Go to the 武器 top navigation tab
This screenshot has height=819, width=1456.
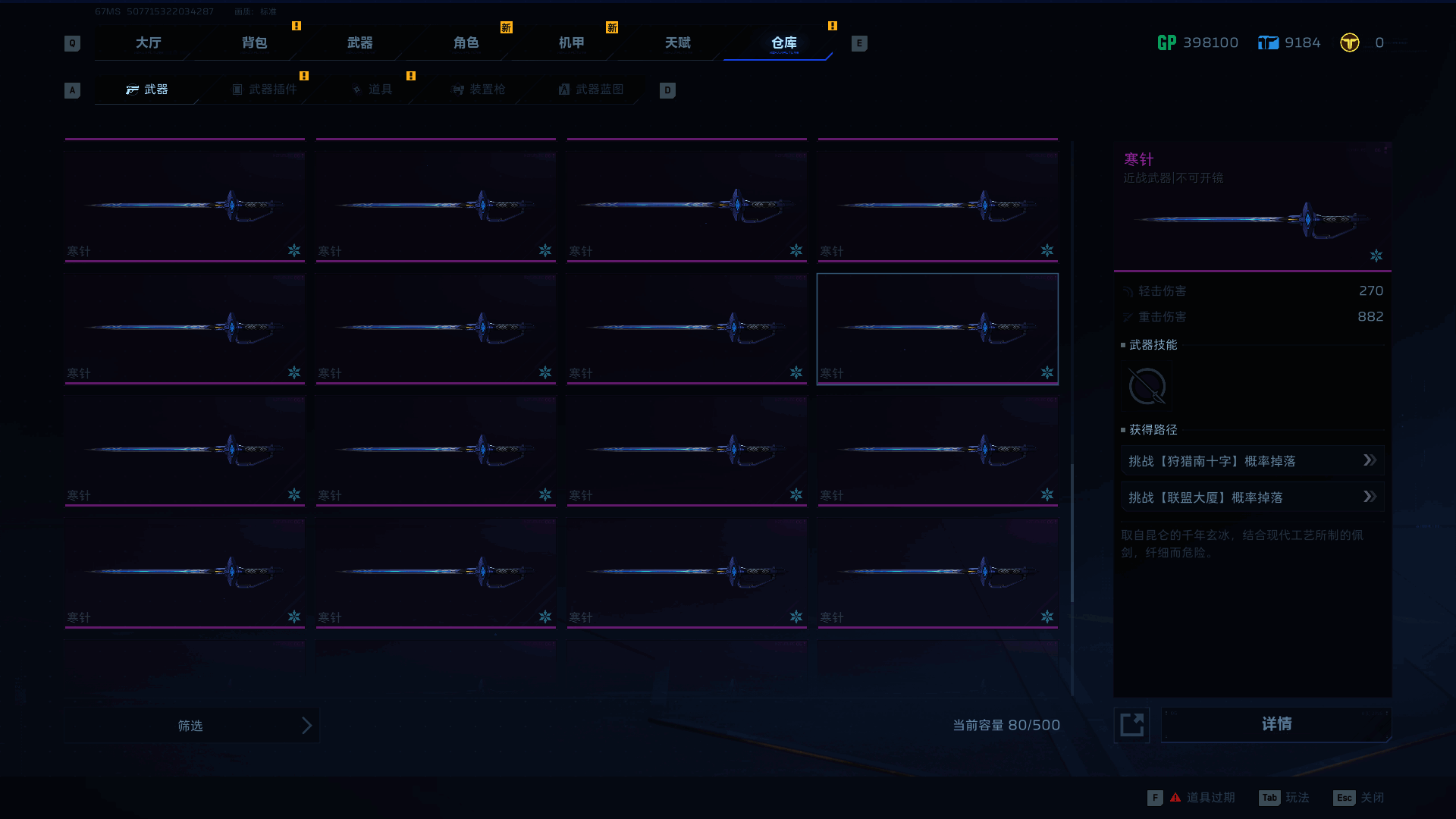click(x=359, y=43)
